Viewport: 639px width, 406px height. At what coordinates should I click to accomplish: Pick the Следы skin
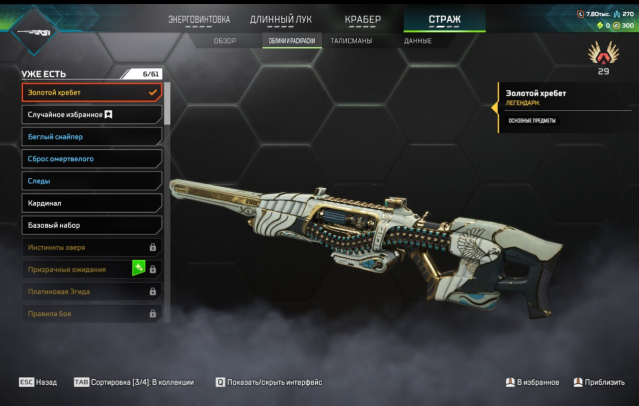click(91, 181)
